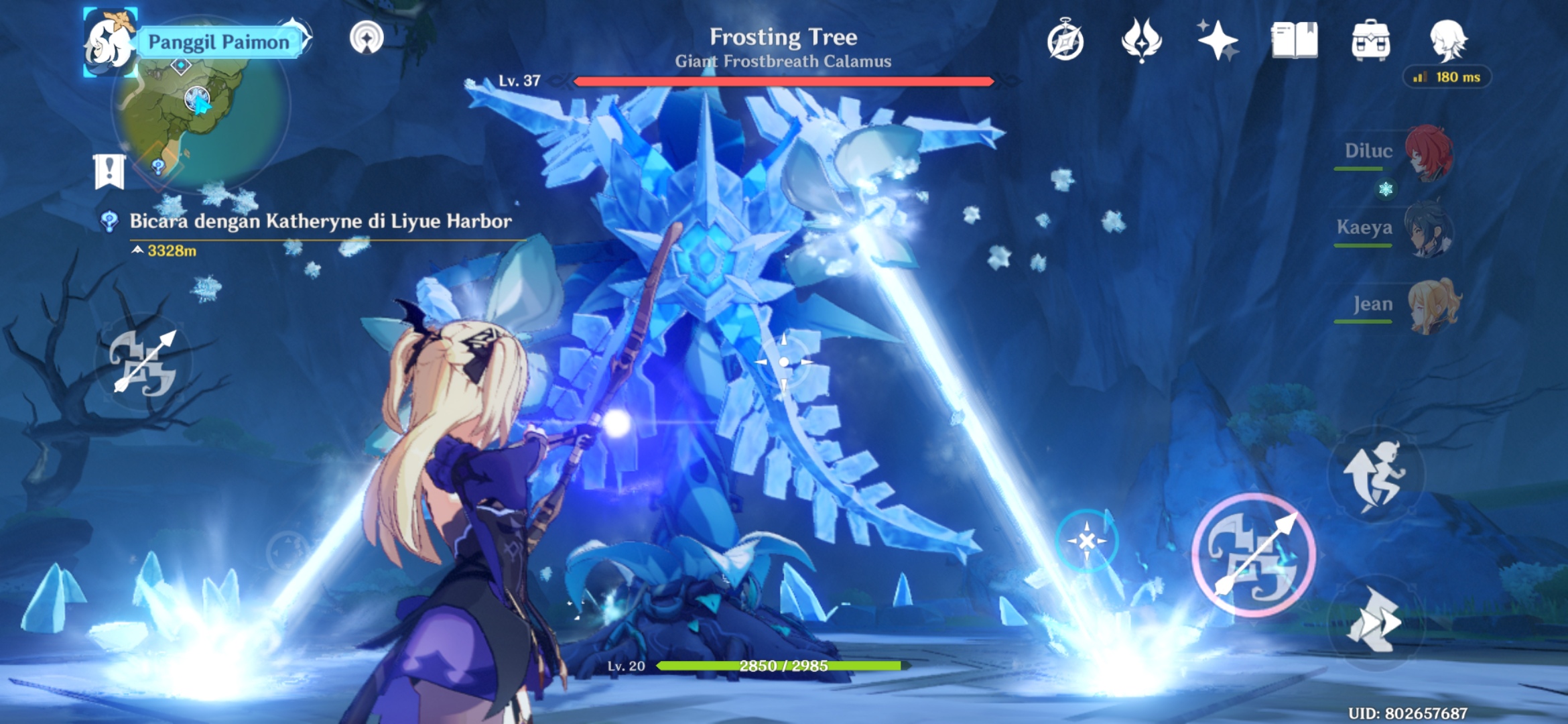Screen dimensions: 1568x724
Task: Tap the aimed shot bow icon left
Action: tap(144, 362)
